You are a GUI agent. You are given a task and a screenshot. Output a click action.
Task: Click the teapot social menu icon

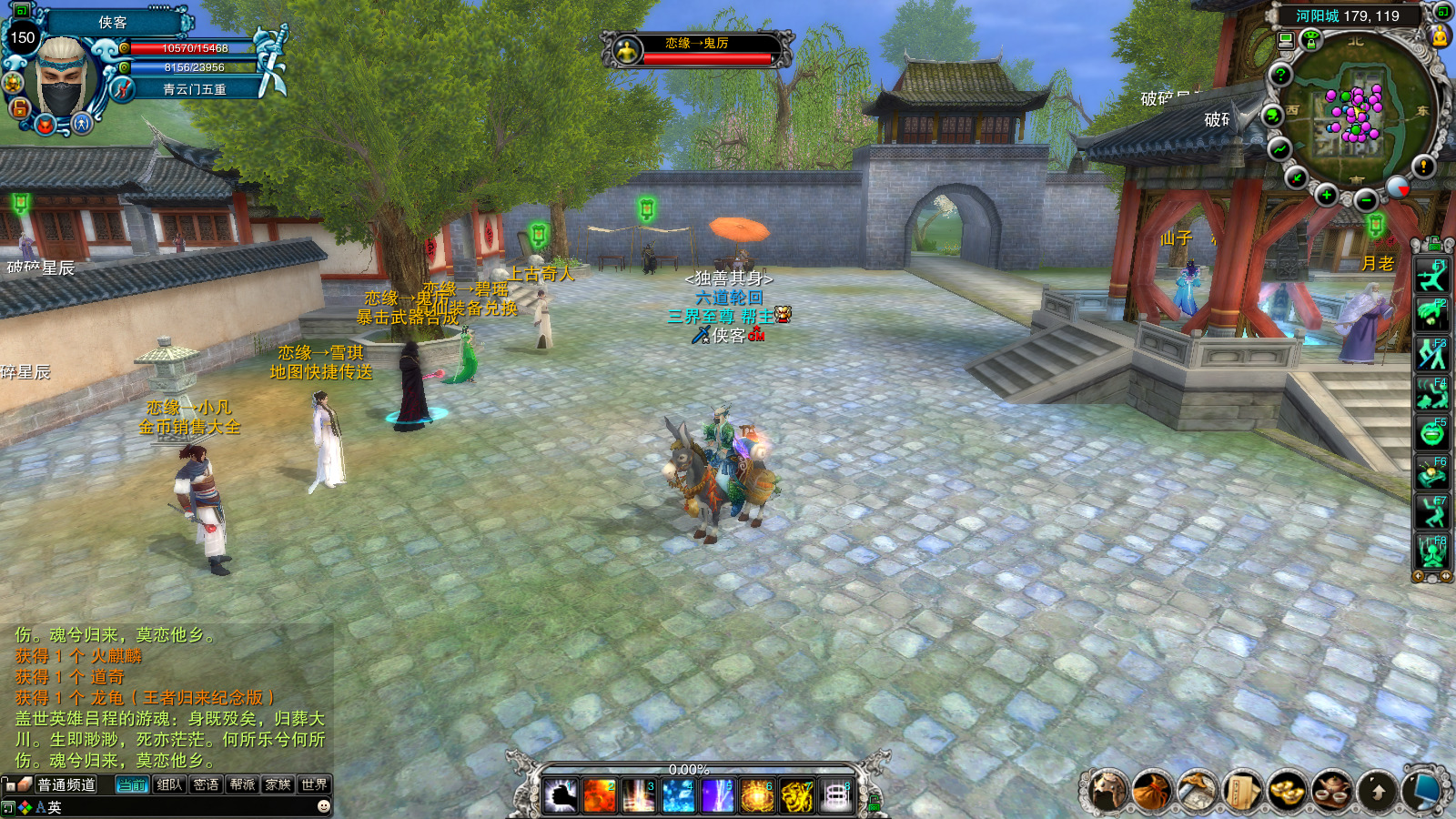tap(1332, 790)
